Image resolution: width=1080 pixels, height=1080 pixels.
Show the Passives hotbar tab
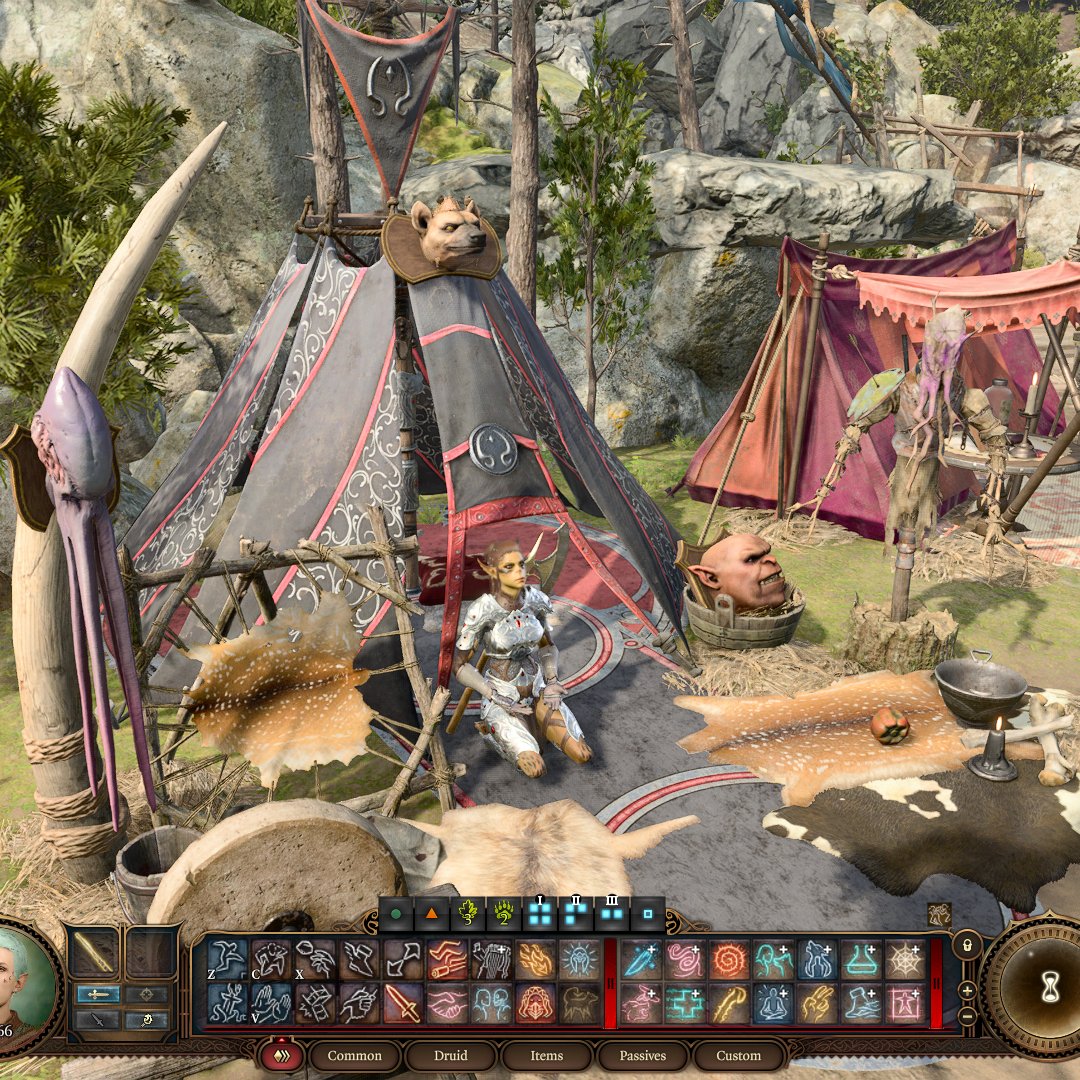(642, 1056)
